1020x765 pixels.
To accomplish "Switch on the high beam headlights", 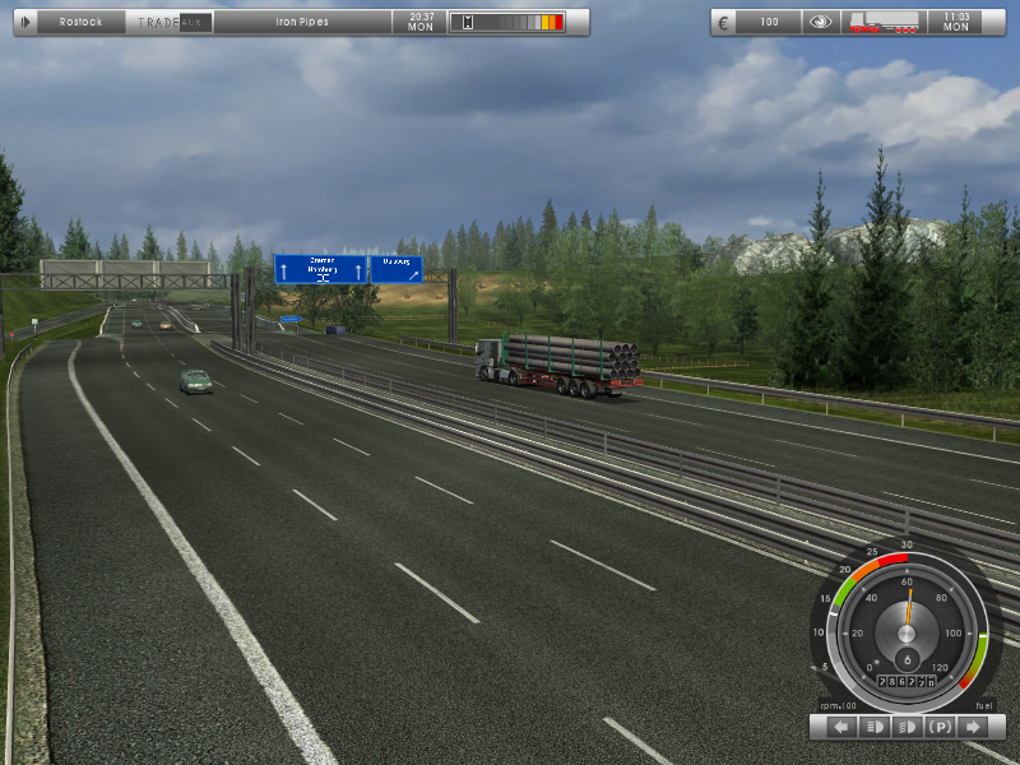I will [873, 727].
